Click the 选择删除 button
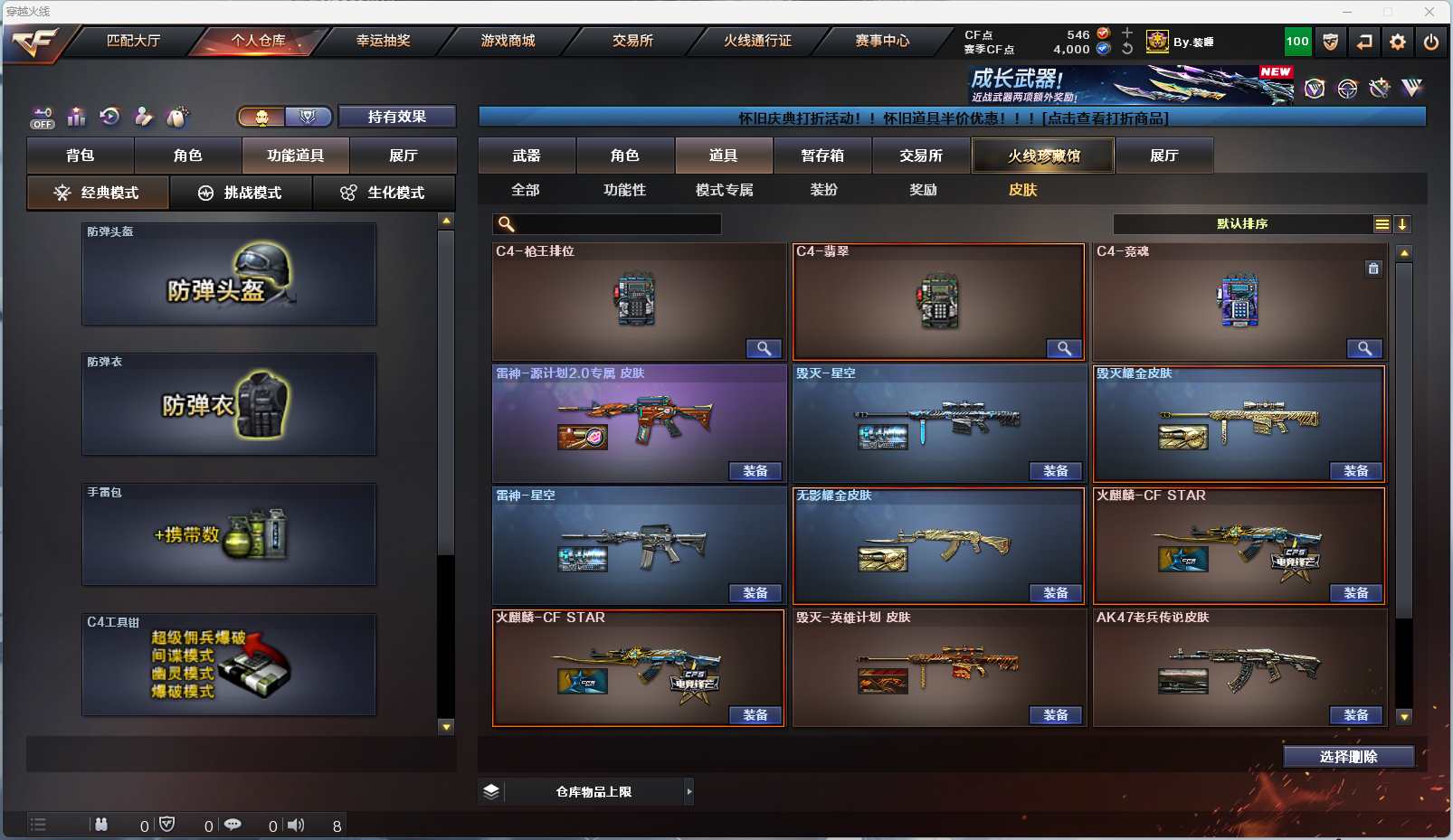 (1348, 757)
